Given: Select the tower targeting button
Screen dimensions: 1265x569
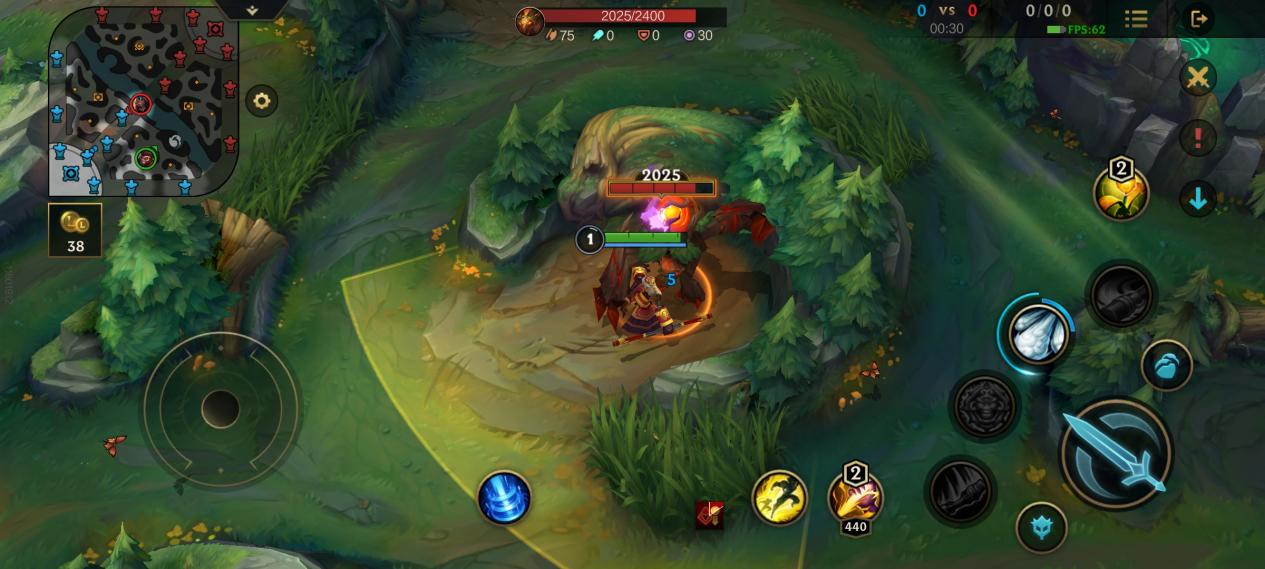Looking at the screenshot, I should point(1041,527).
